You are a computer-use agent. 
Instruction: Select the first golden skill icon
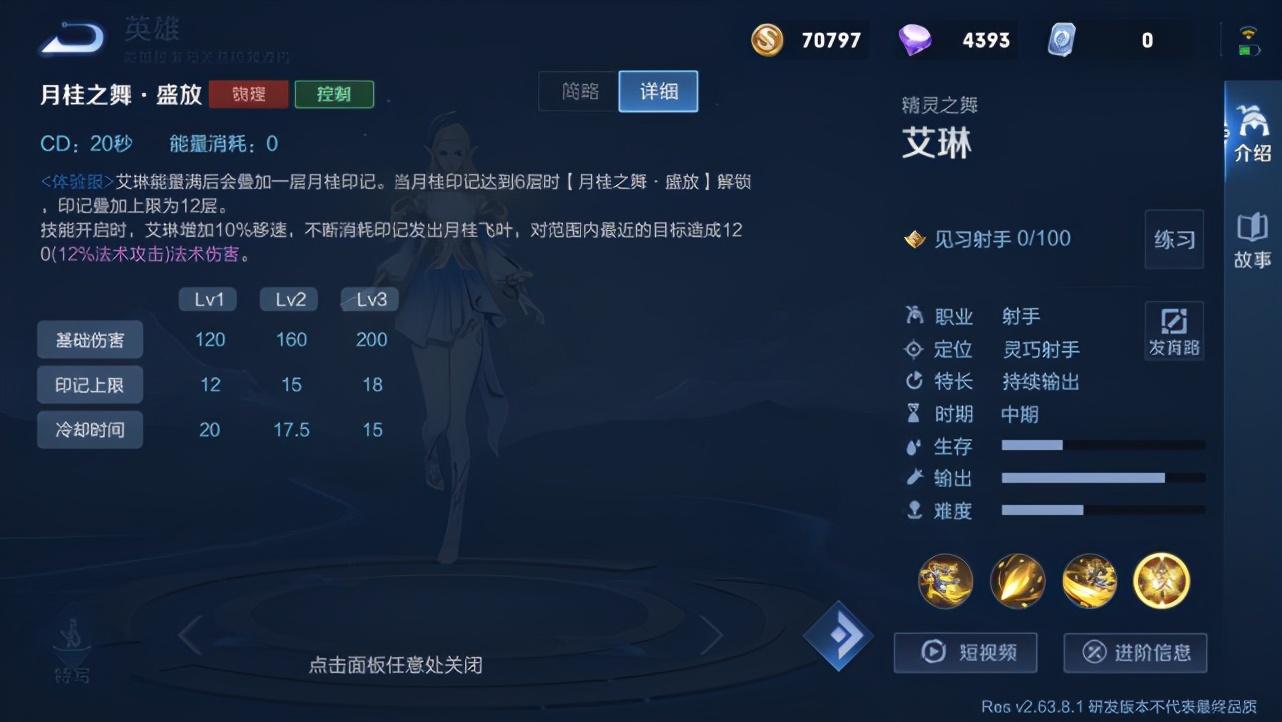pyautogui.click(x=944, y=581)
